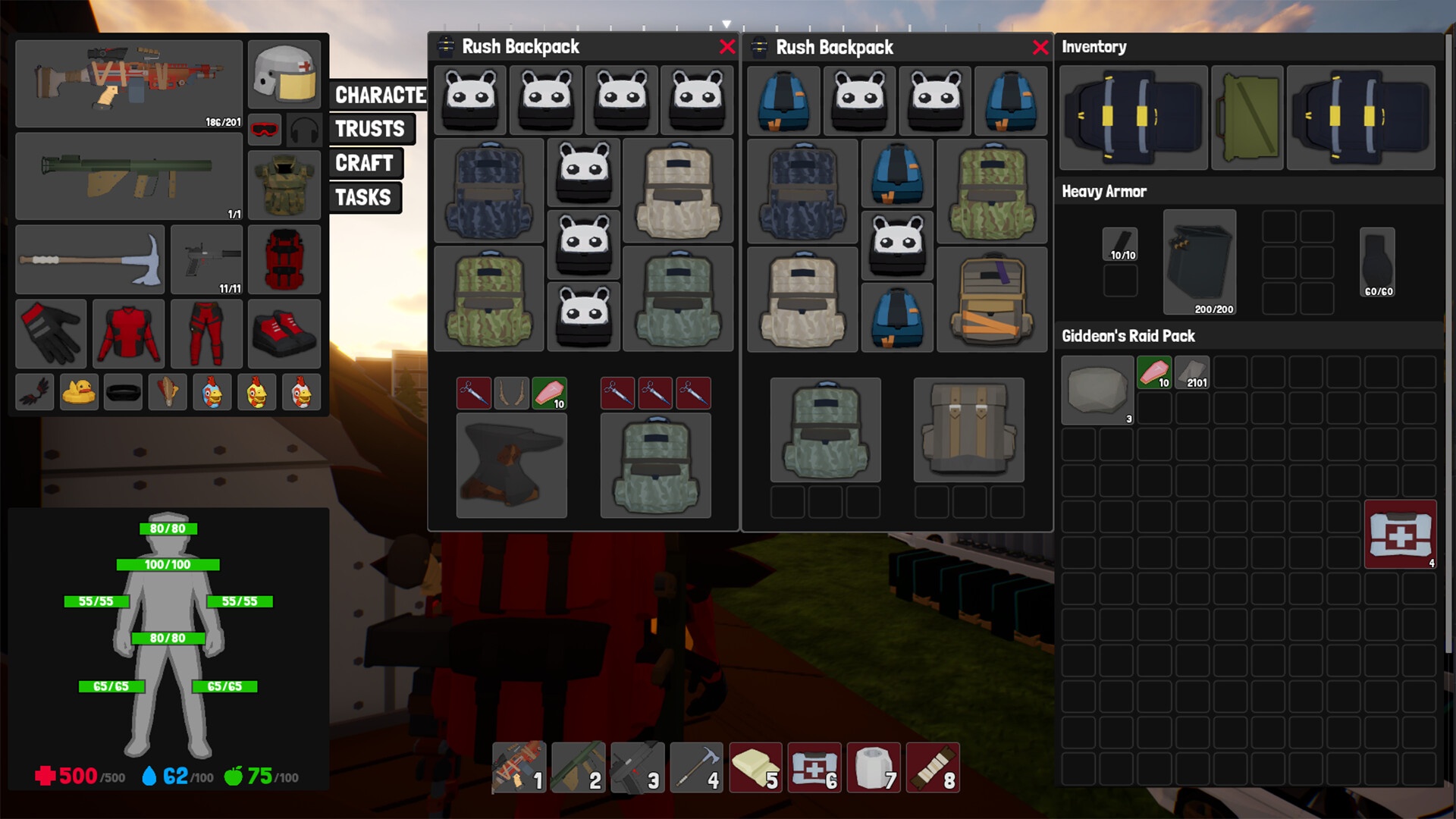1456x819 pixels.
Task: Pick the grey rock in Giddeon's Raid Pack
Action: [x=1097, y=391]
